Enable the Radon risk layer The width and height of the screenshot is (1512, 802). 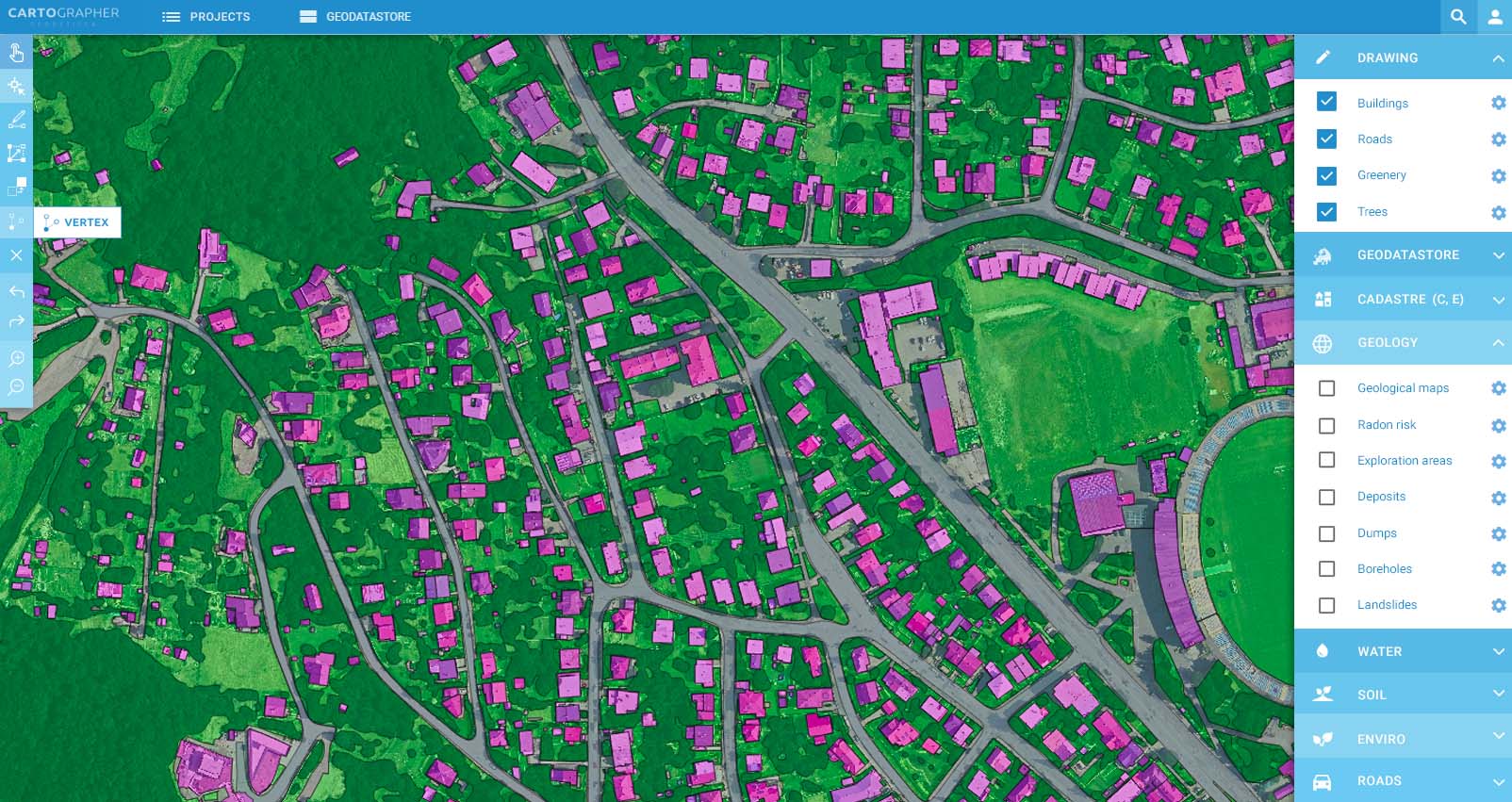(x=1327, y=425)
